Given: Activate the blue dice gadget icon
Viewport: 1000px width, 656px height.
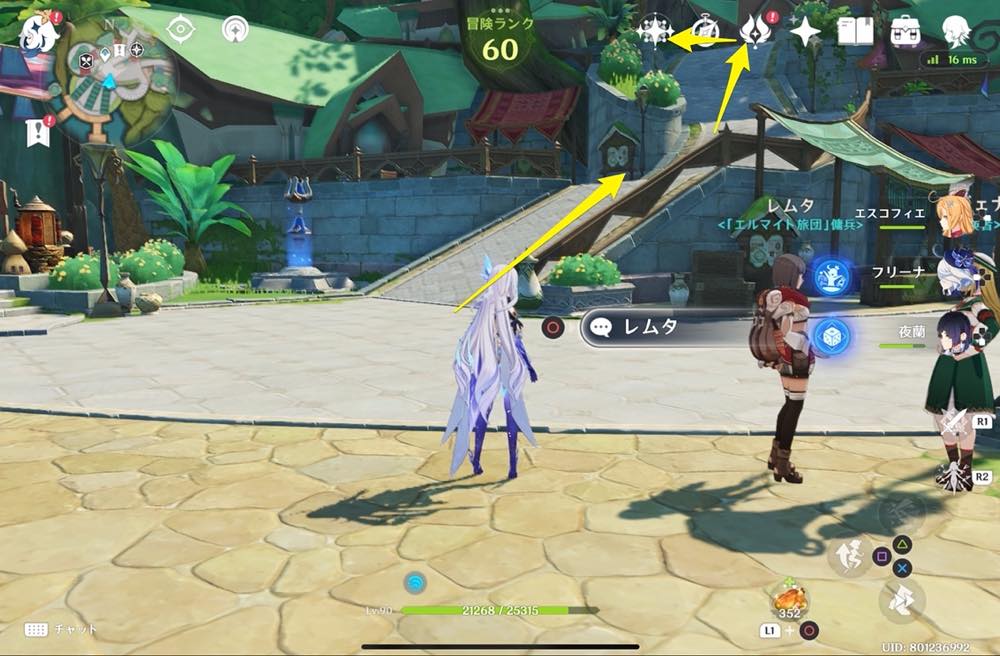Looking at the screenshot, I should click(x=831, y=336).
